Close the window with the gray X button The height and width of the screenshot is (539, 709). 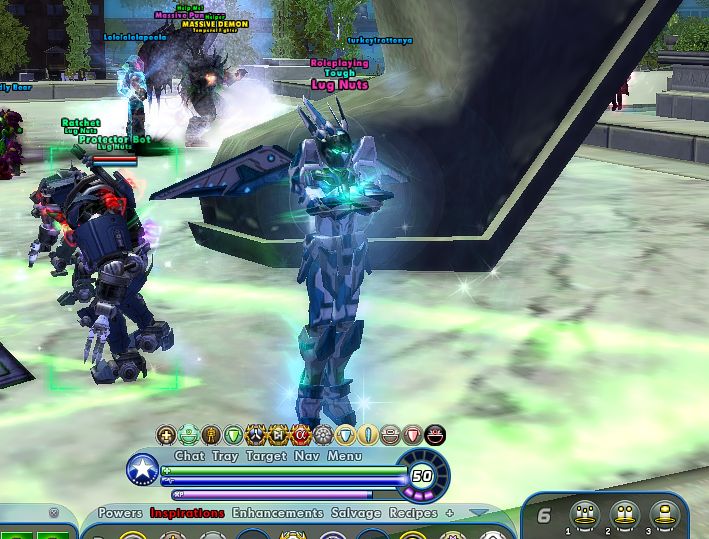tap(54, 513)
